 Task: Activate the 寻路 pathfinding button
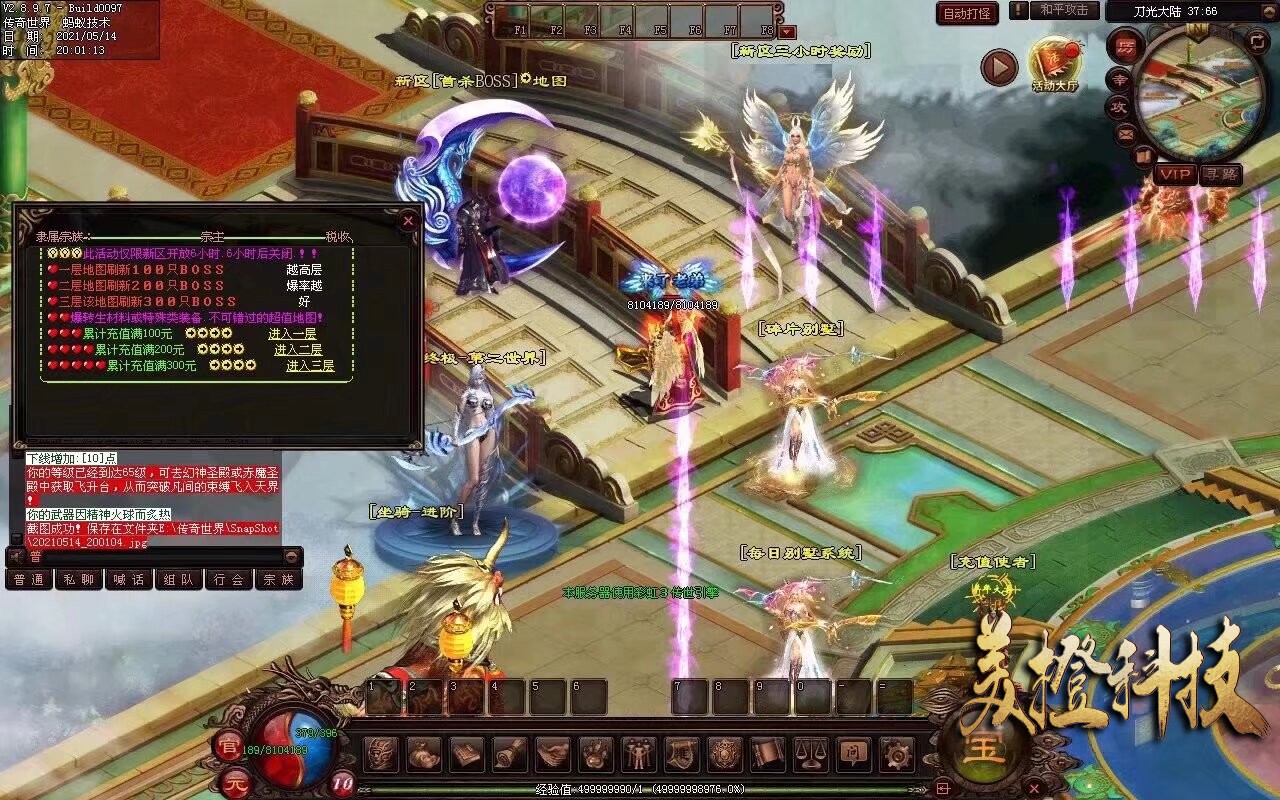pyautogui.click(x=1220, y=174)
